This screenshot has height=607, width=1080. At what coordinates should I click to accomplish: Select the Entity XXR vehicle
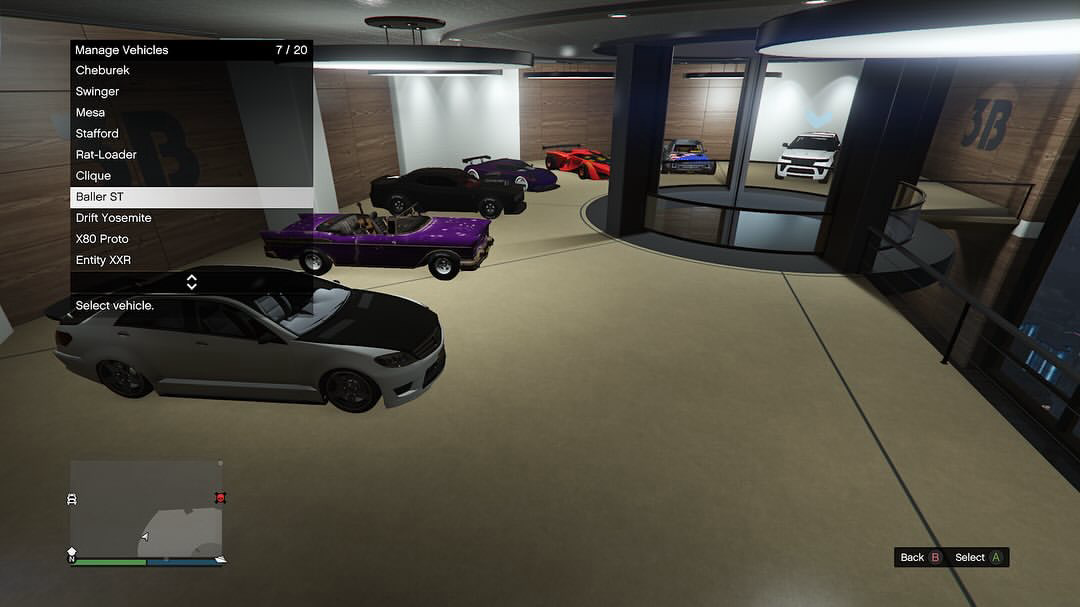[x=191, y=260]
